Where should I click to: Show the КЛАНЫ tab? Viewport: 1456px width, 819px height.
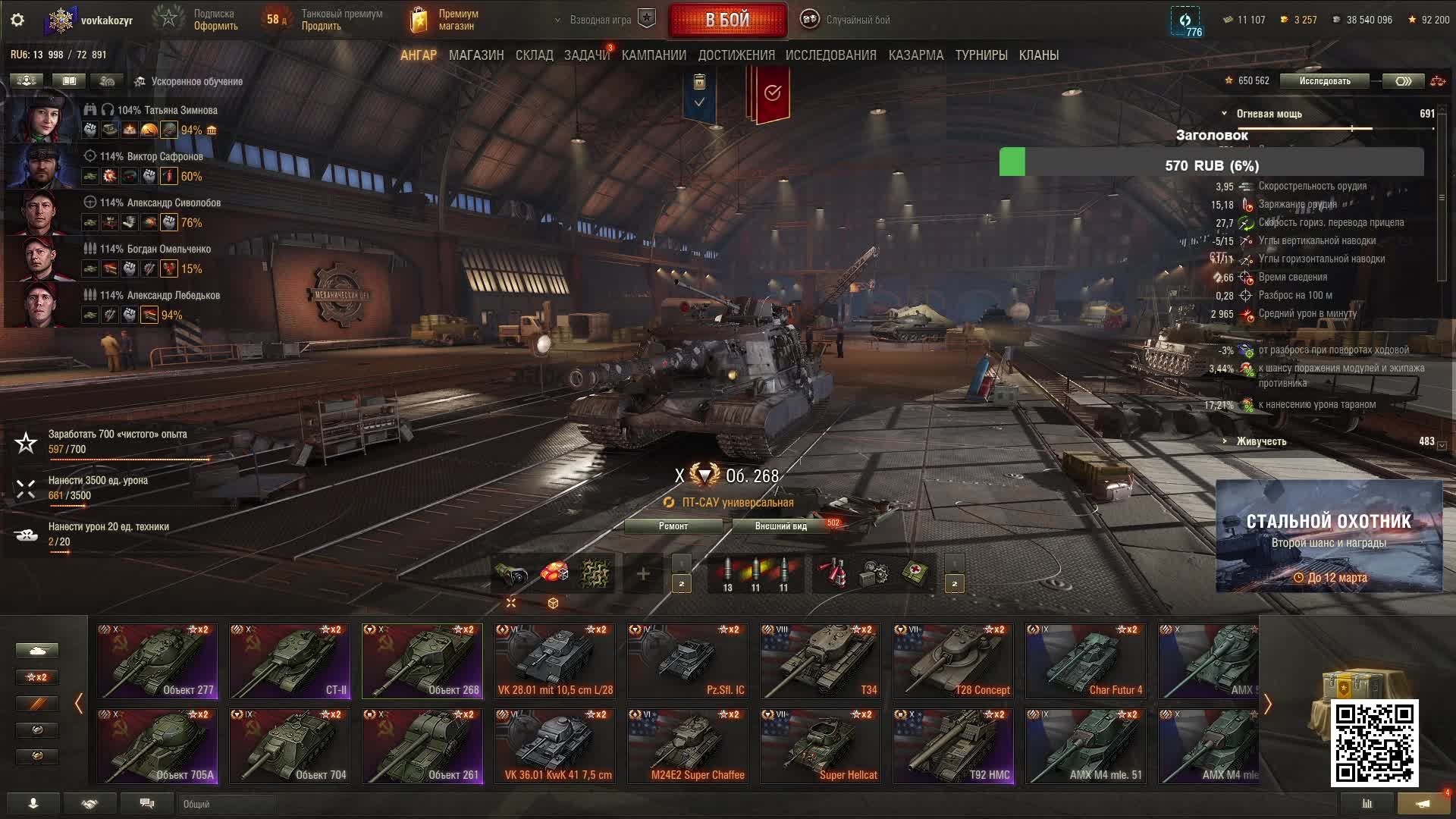1038,55
